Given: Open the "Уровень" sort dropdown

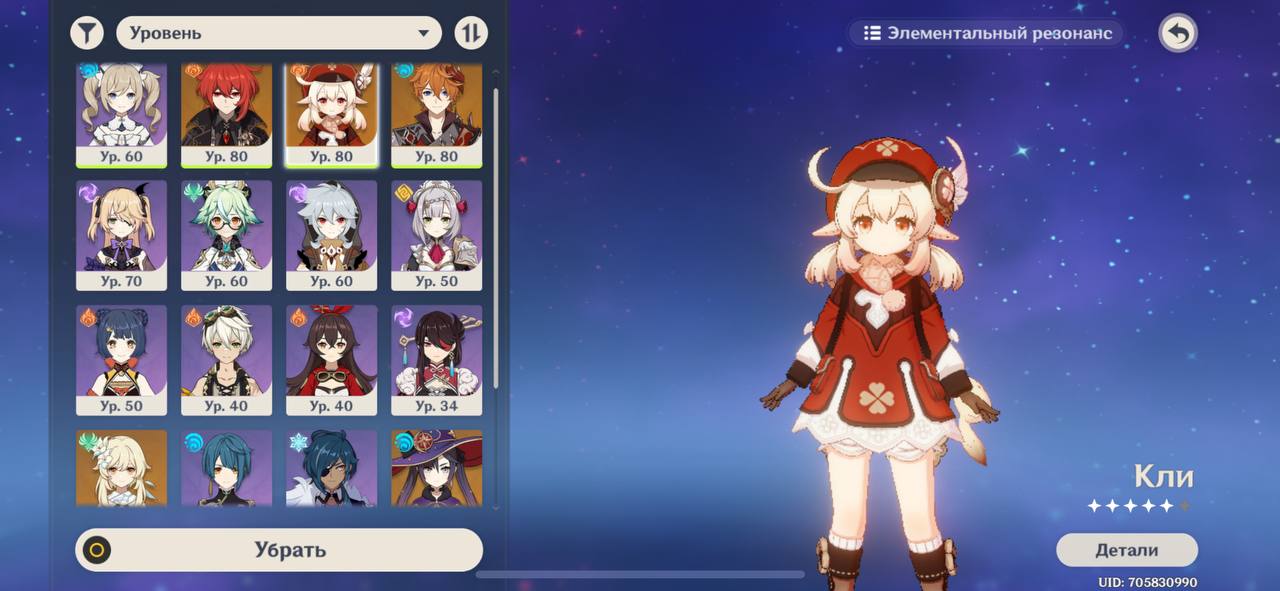Looking at the screenshot, I should [x=279, y=33].
